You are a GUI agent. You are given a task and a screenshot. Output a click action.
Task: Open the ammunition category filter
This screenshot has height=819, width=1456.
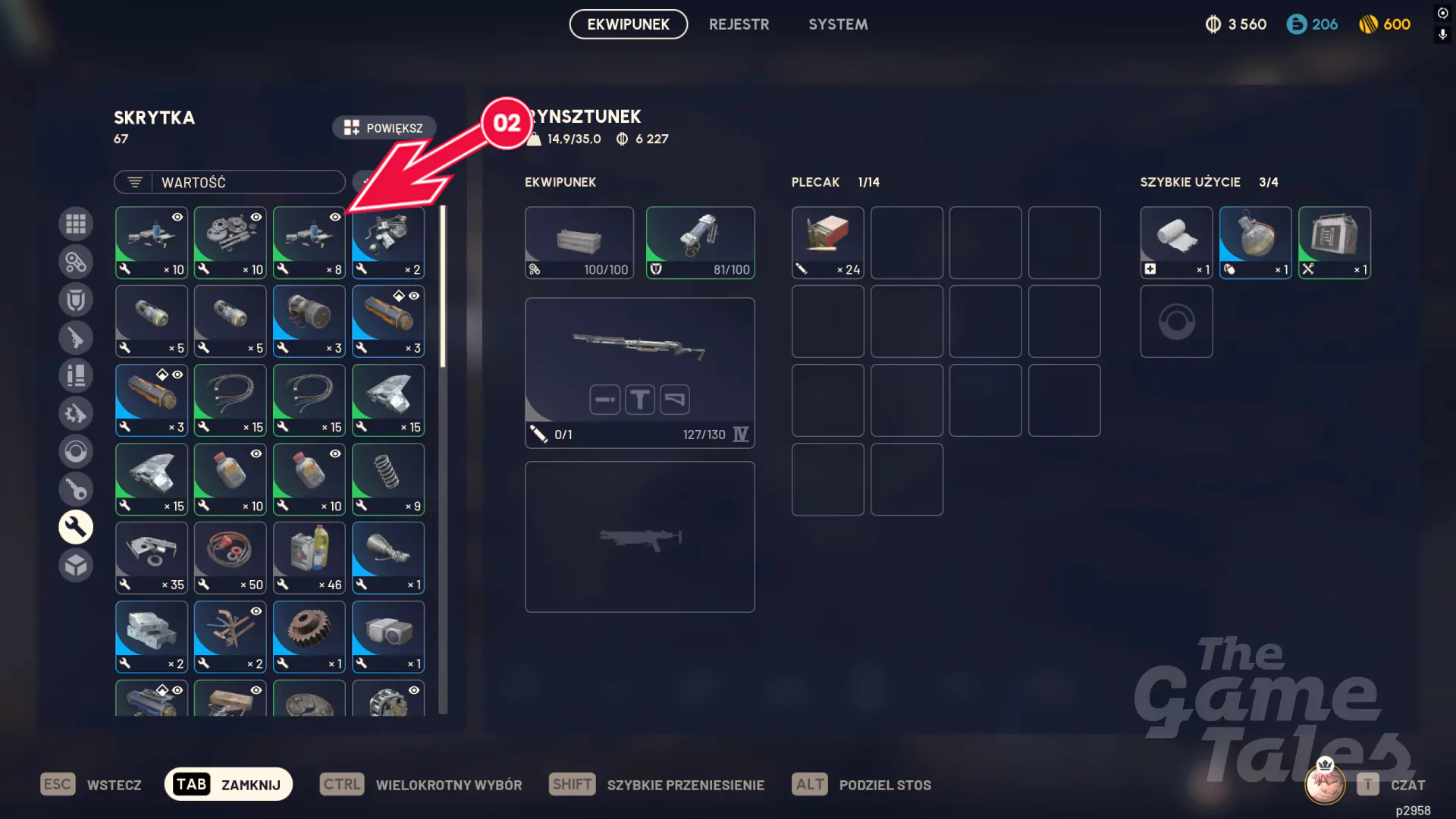(x=76, y=375)
